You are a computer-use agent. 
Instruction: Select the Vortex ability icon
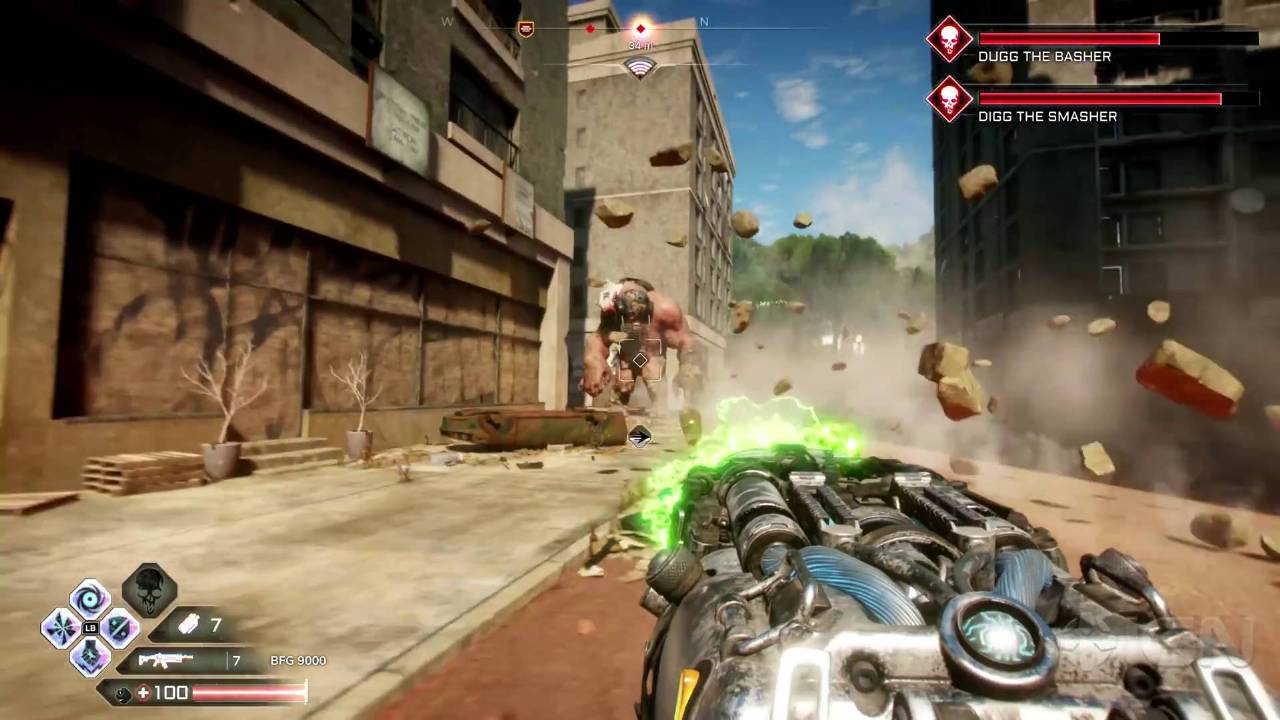pos(88,597)
